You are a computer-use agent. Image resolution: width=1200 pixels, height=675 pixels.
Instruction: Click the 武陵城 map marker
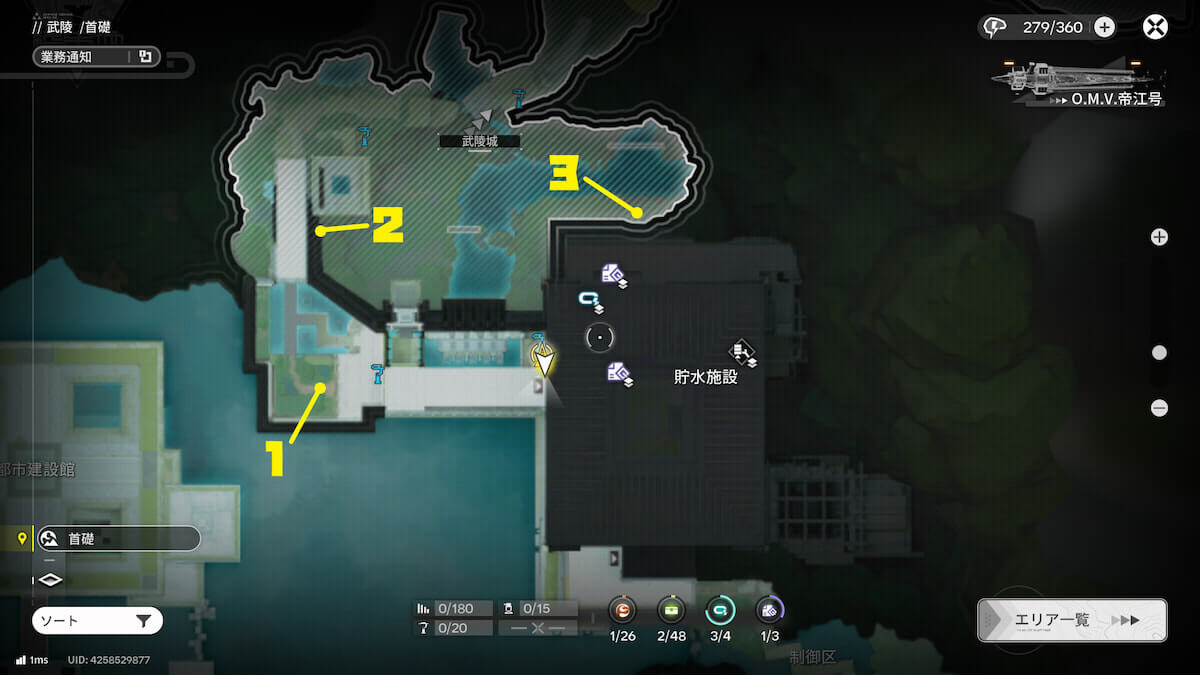pos(482,120)
